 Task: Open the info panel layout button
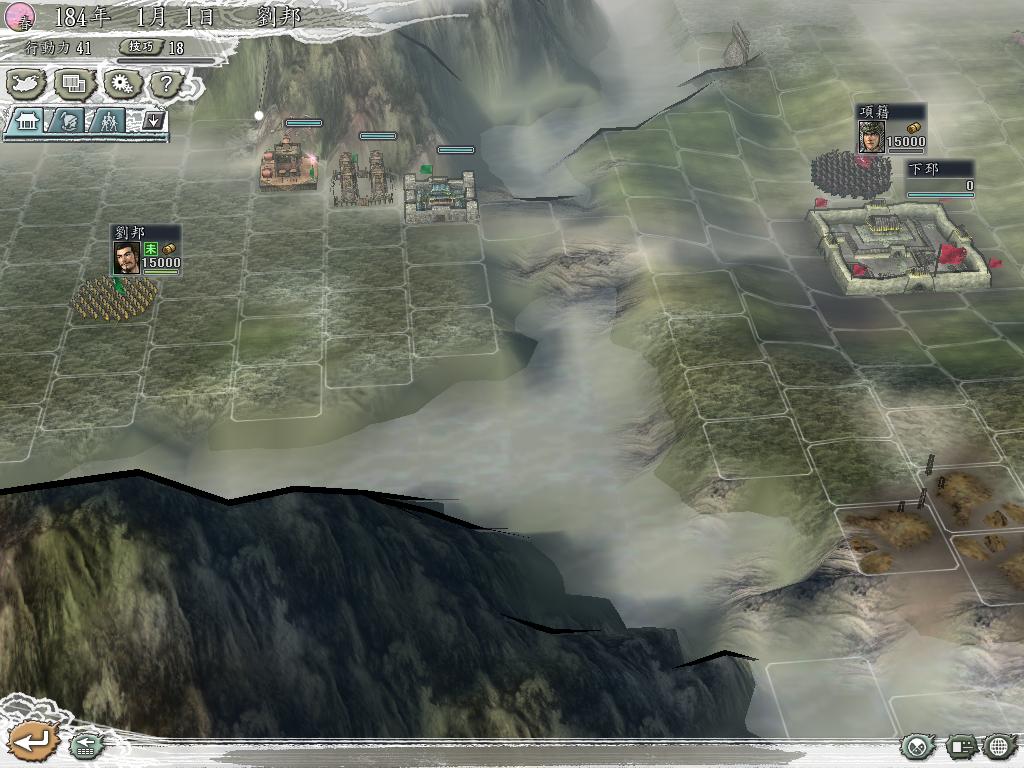pos(961,746)
